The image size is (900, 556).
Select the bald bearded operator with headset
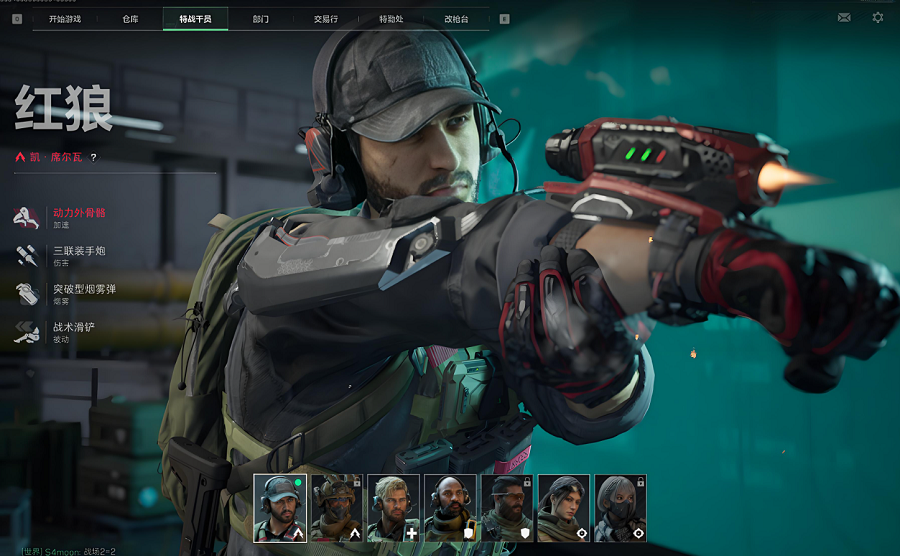[450, 508]
